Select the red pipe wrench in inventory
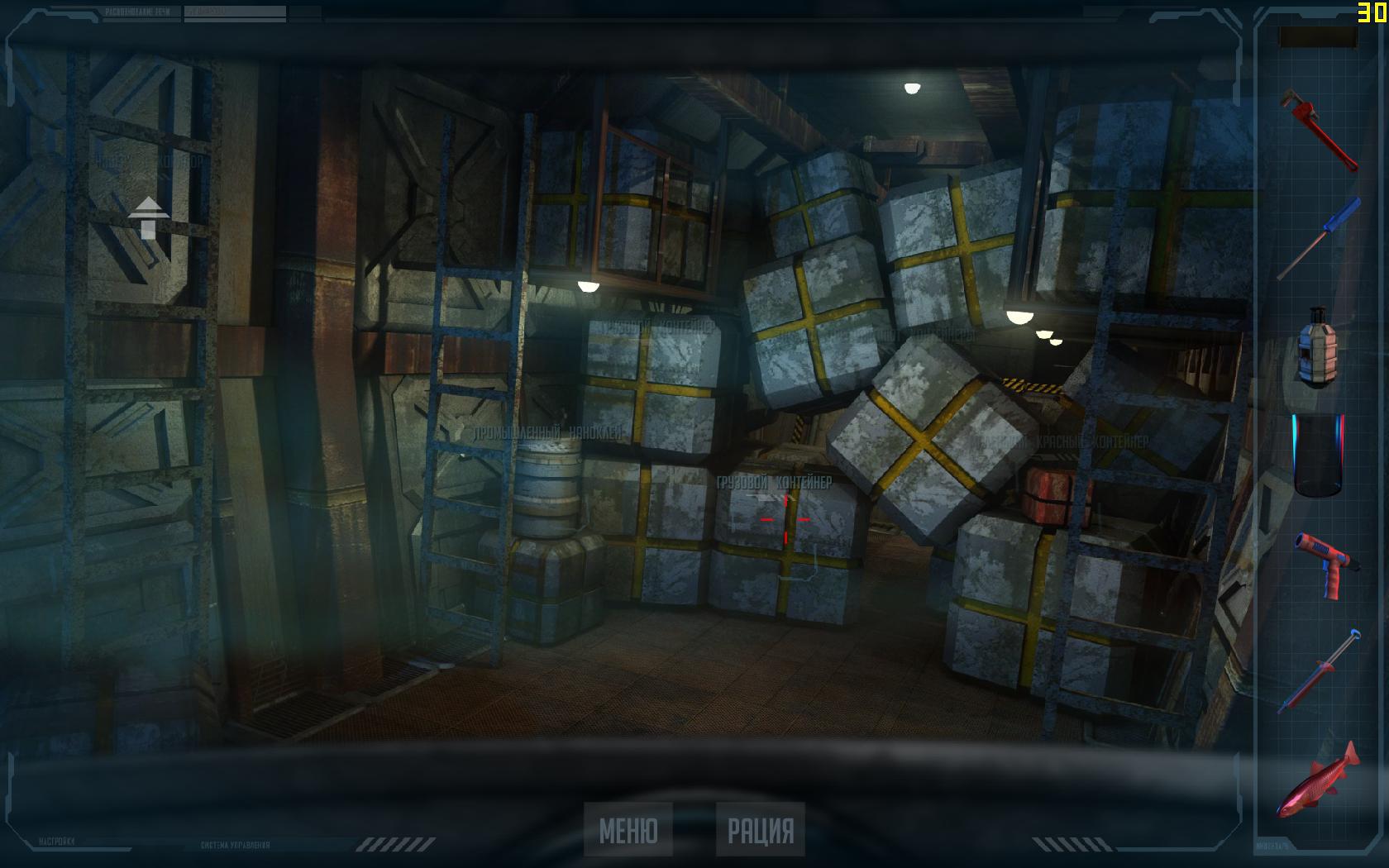Screen dimensions: 1389x868 [x=1320, y=131]
